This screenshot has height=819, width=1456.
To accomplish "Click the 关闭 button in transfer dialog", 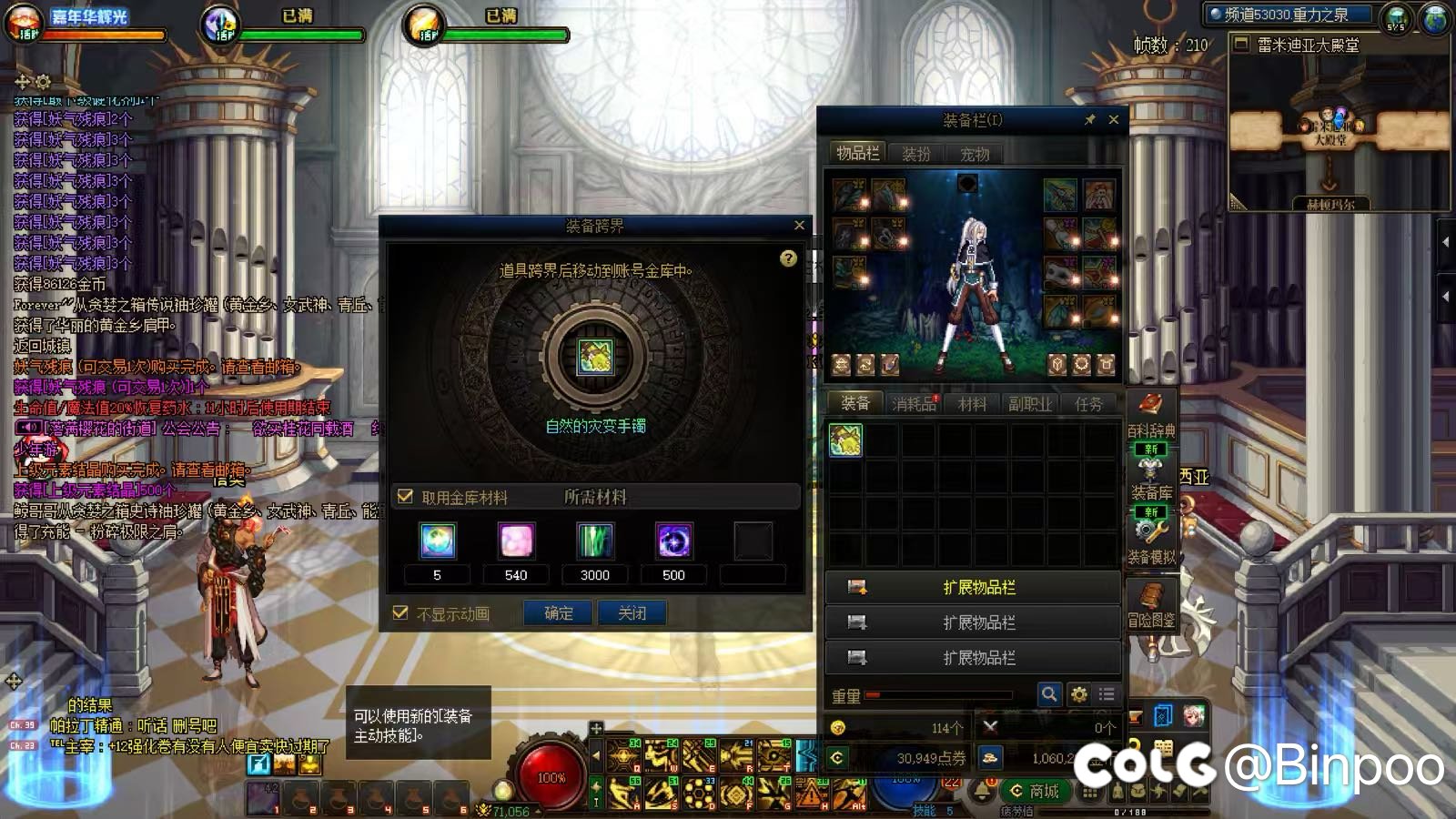I will pyautogui.click(x=632, y=613).
